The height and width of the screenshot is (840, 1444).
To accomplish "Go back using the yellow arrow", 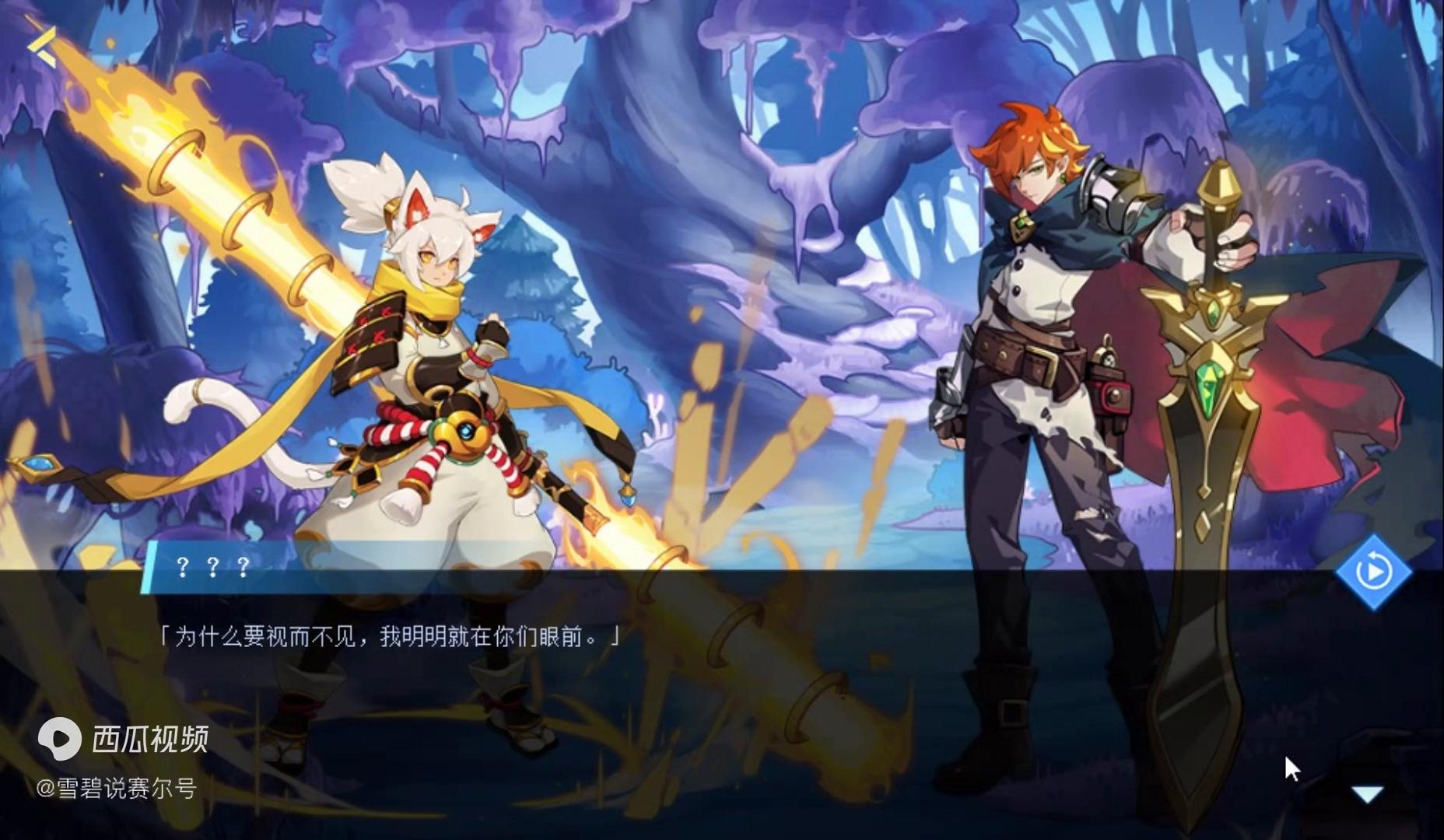I will (43, 45).
